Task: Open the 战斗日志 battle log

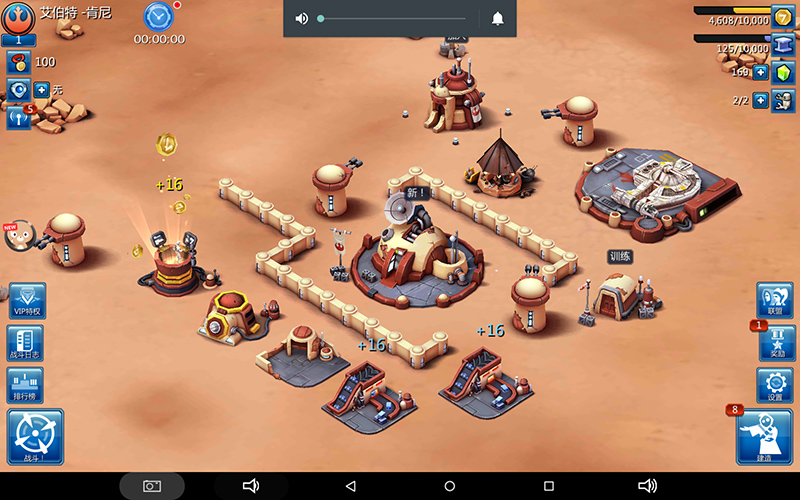Action: pos(25,343)
